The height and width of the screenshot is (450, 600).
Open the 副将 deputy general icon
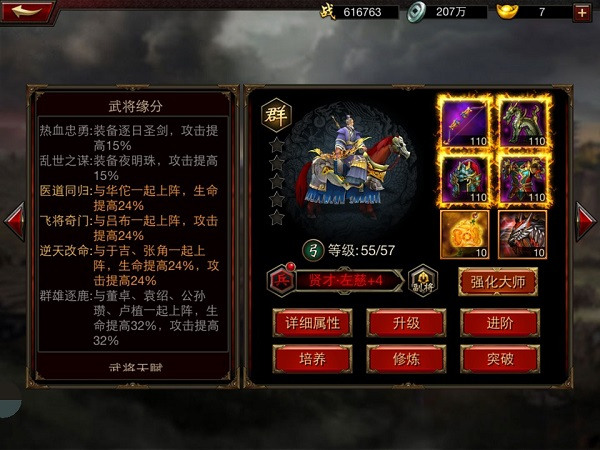pyautogui.click(x=424, y=281)
